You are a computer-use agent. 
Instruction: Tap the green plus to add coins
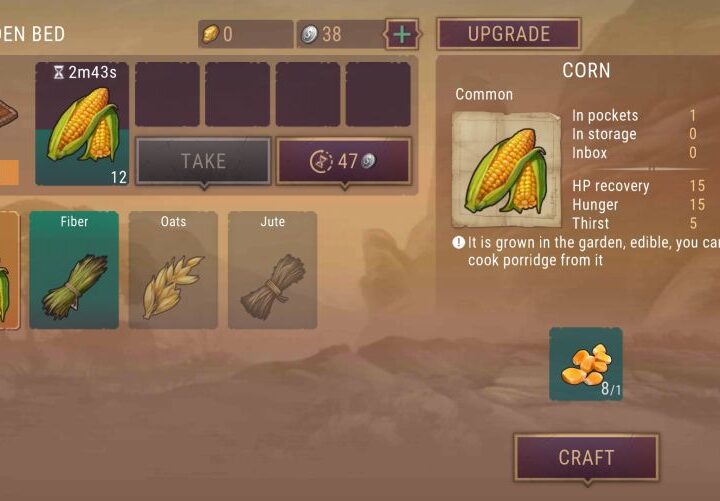(x=402, y=34)
